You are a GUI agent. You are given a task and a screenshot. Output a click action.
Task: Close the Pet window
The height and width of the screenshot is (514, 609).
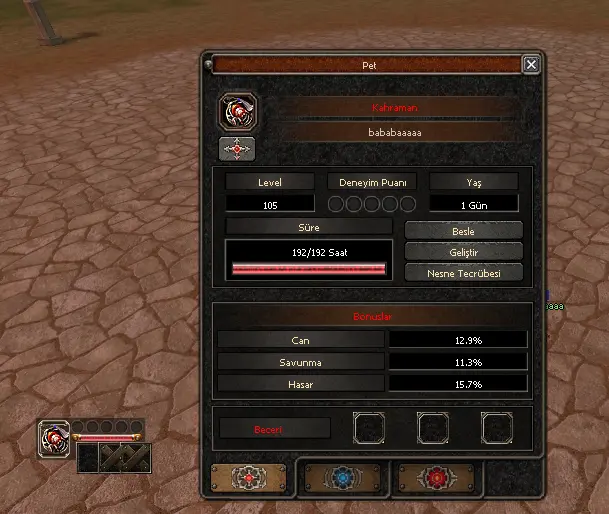click(x=531, y=64)
